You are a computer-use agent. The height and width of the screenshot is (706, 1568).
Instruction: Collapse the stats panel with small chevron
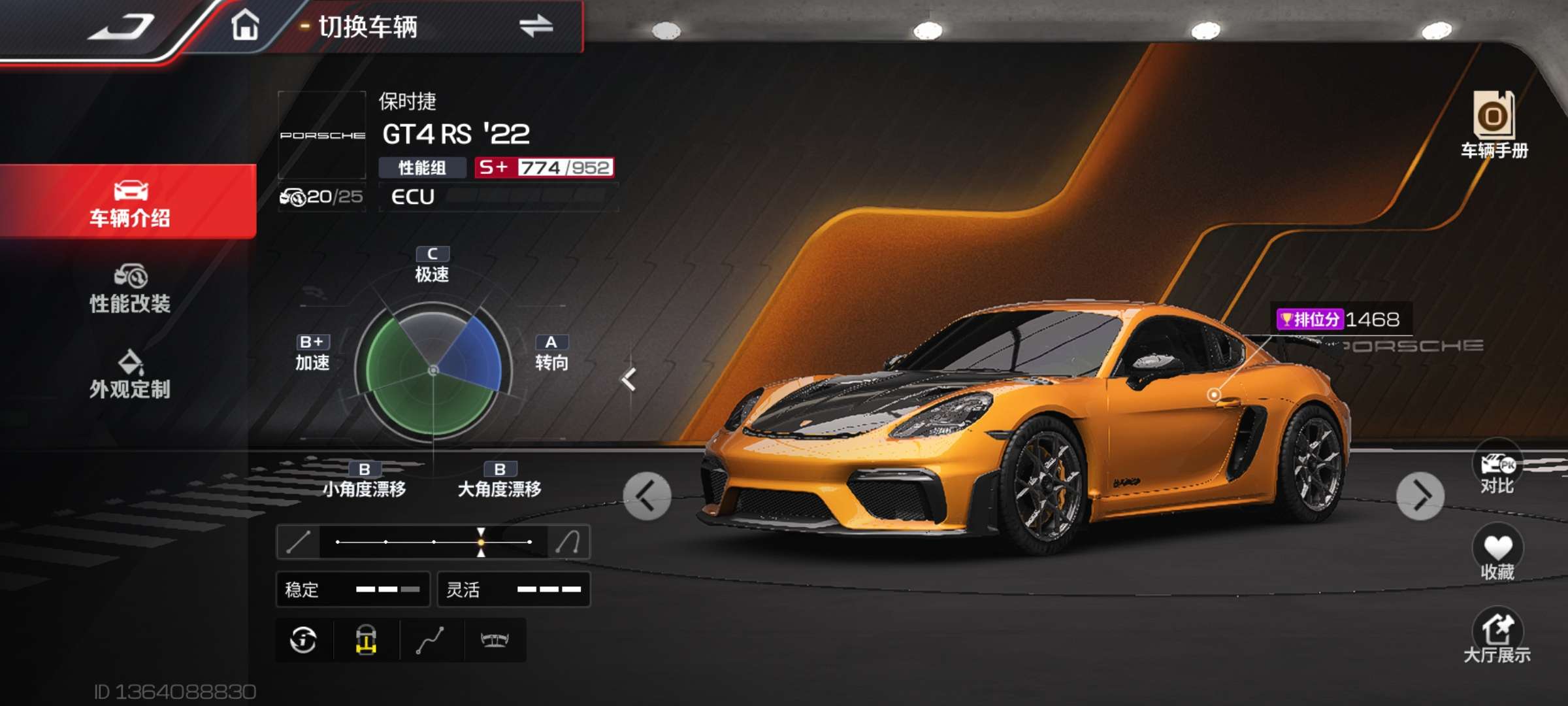[x=629, y=379]
